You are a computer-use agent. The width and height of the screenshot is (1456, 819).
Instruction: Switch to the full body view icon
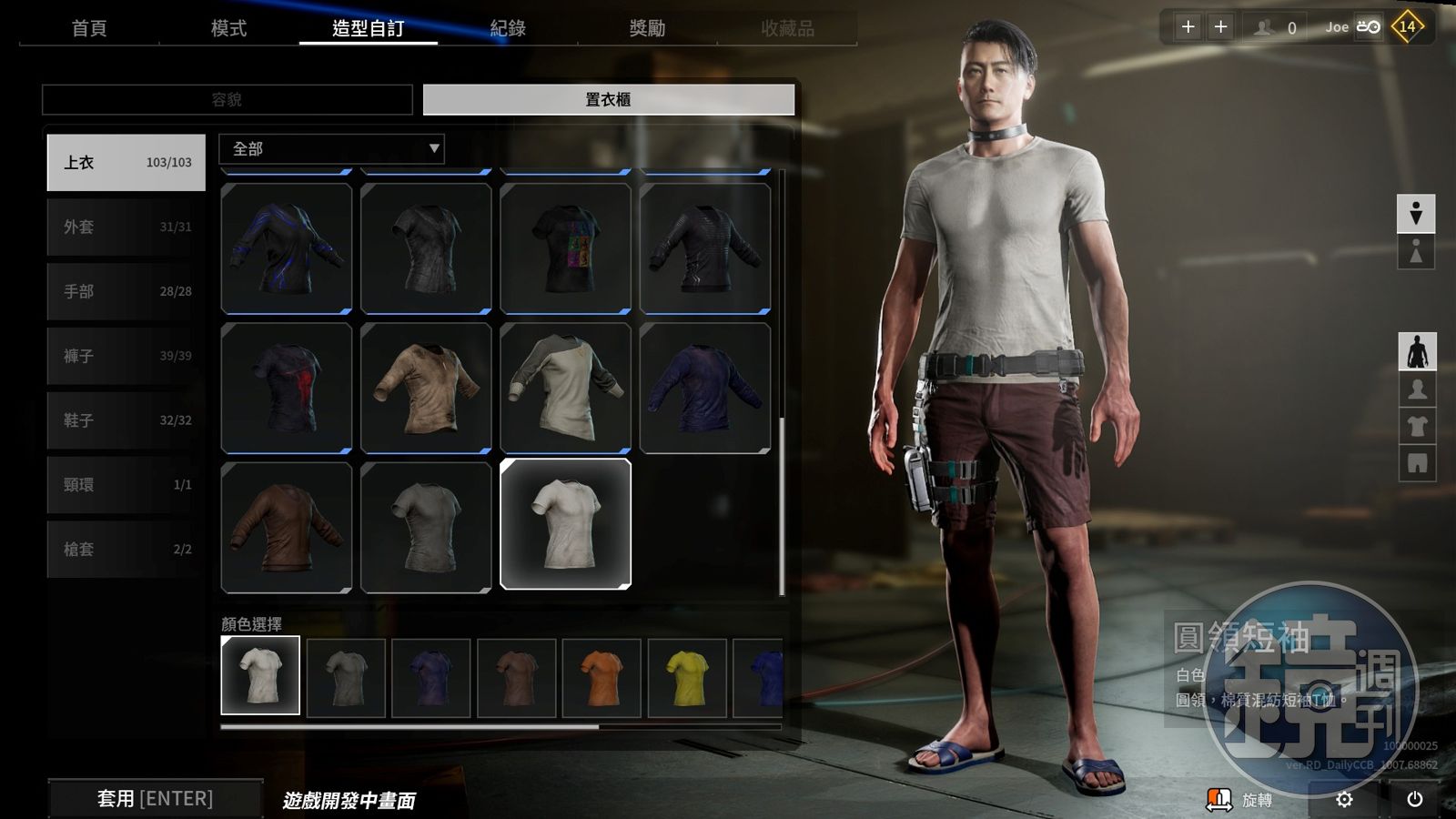1417,352
